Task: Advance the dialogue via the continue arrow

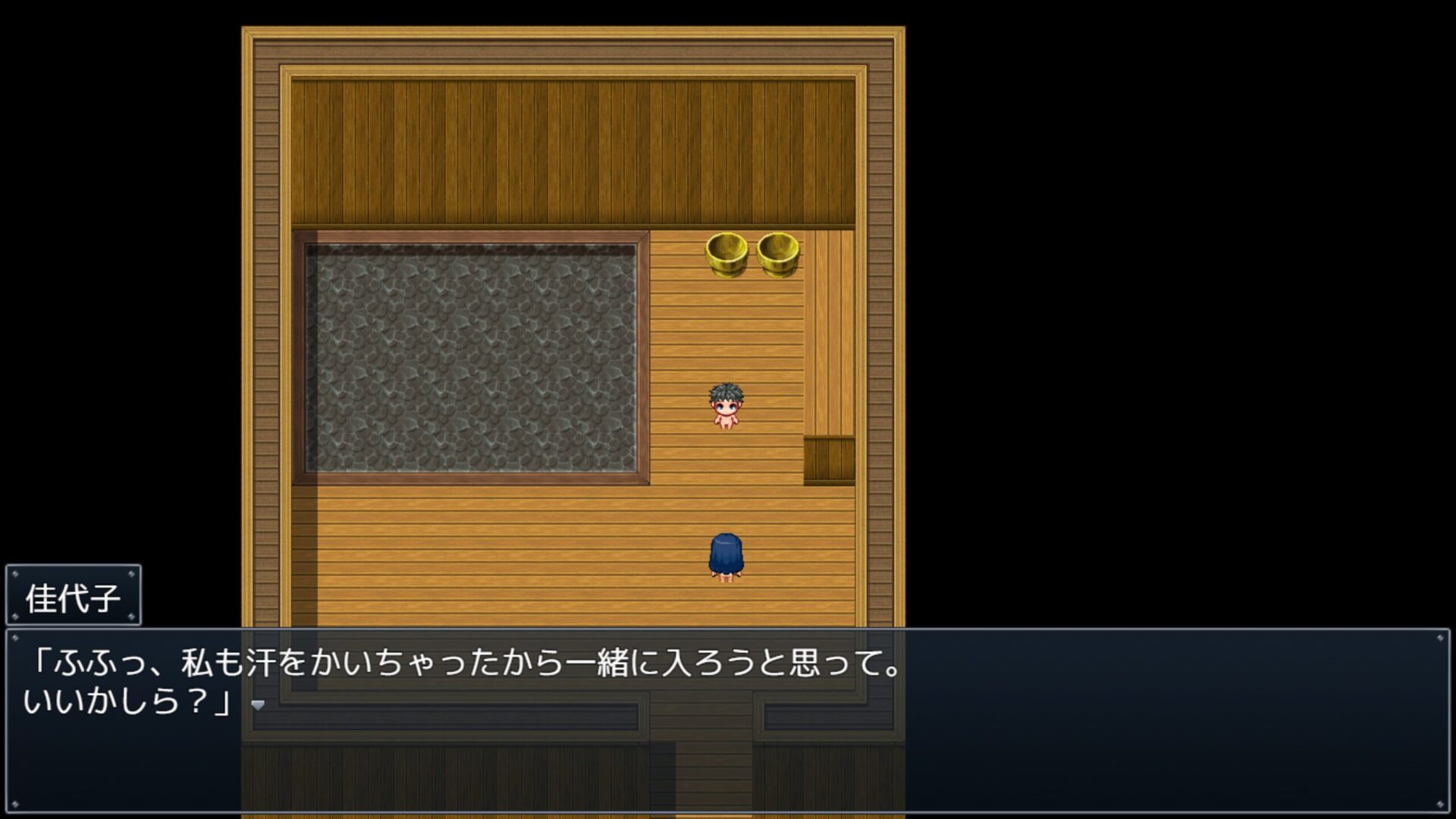Action: point(258,705)
